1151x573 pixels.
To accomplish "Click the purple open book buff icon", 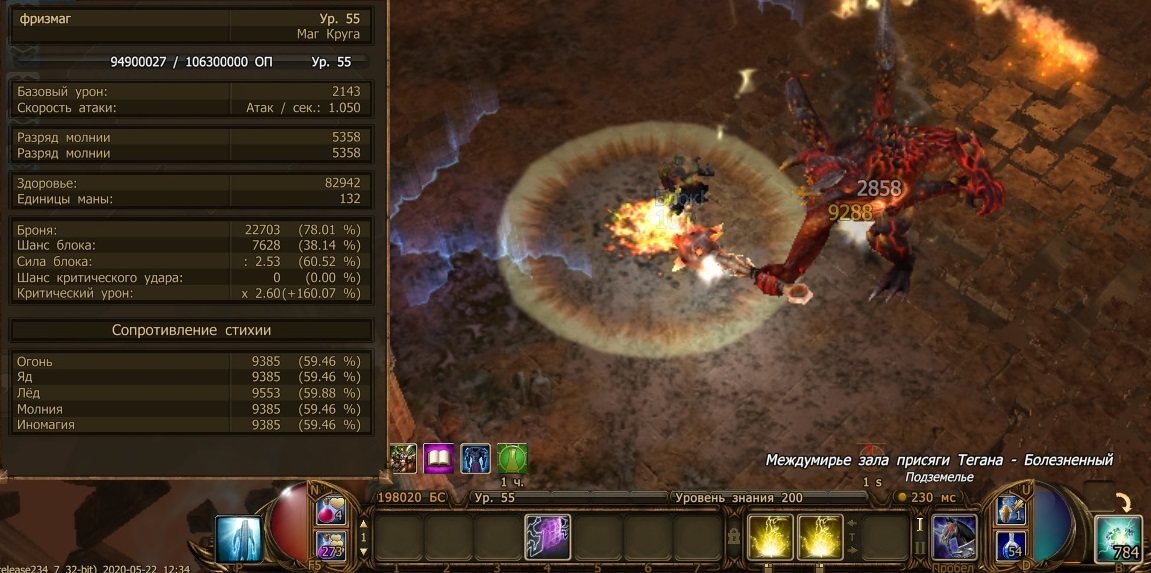I will [439, 459].
